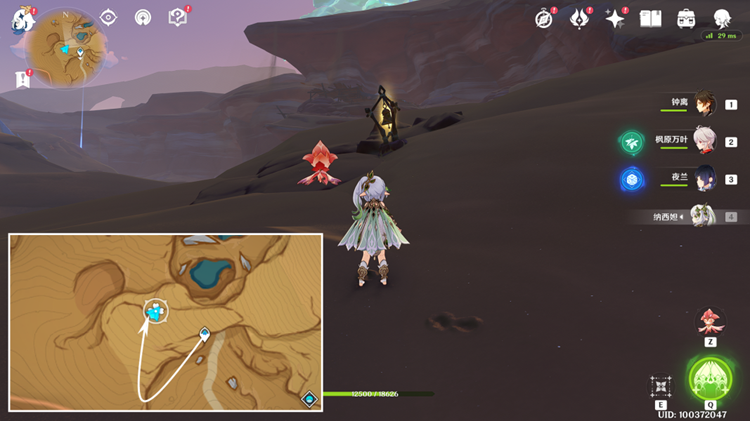The width and height of the screenshot is (750, 421).
Task: Trigger the Elemental Skill icon above E
Action: click(x=660, y=386)
